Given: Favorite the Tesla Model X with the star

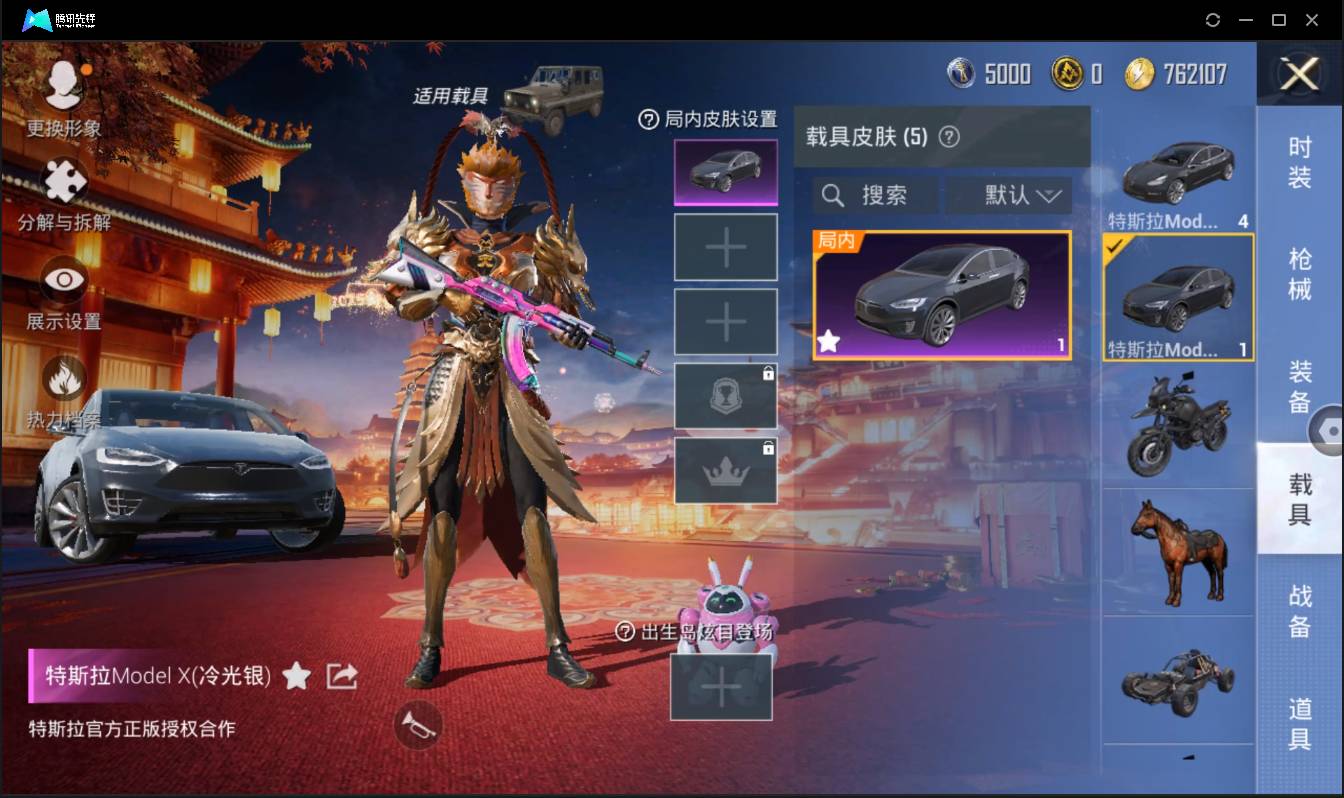Looking at the screenshot, I should (296, 676).
